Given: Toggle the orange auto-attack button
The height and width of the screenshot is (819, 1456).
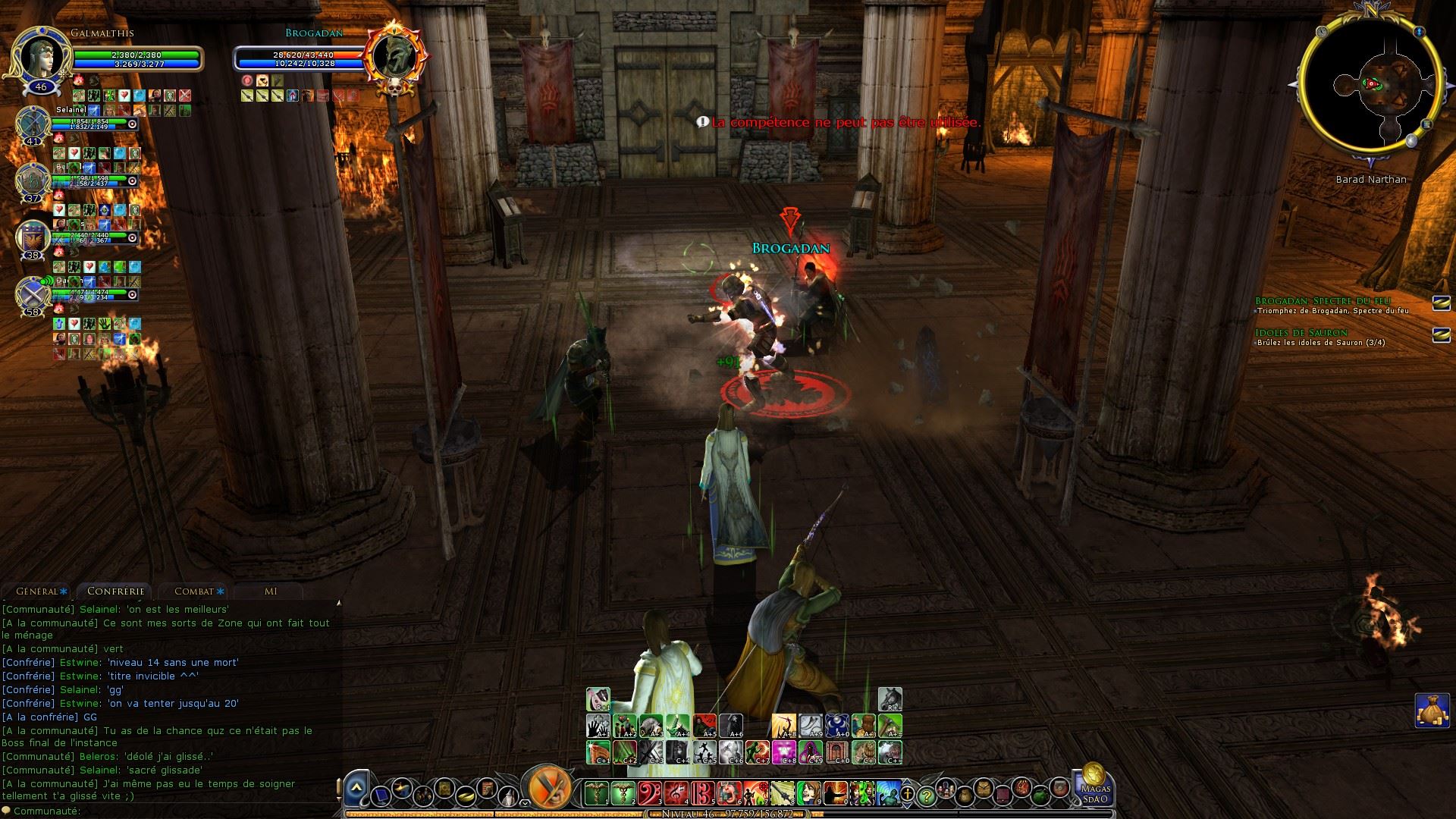Looking at the screenshot, I should (547, 788).
